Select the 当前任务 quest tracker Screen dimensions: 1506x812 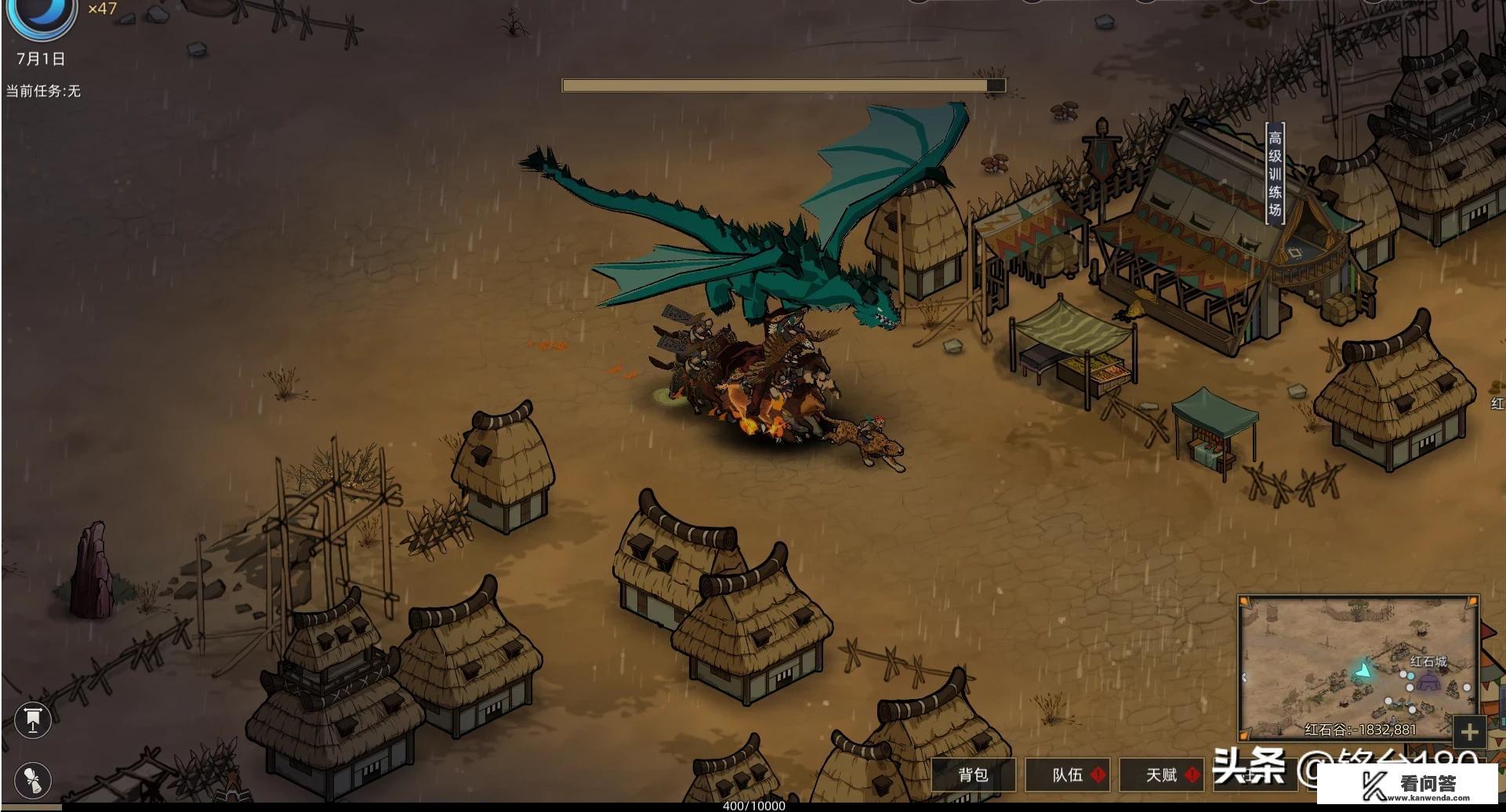coord(43,91)
